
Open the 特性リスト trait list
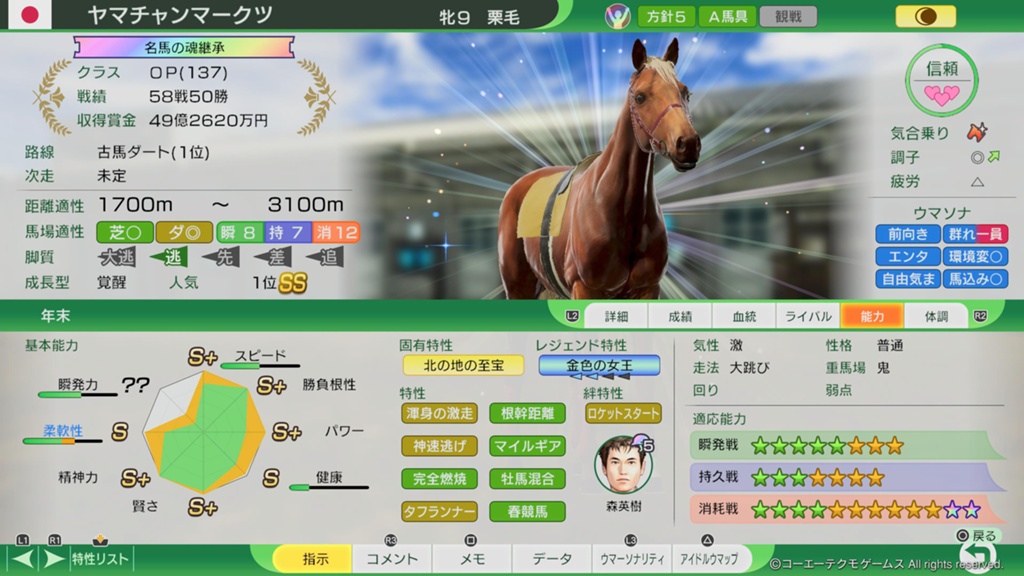click(100, 559)
